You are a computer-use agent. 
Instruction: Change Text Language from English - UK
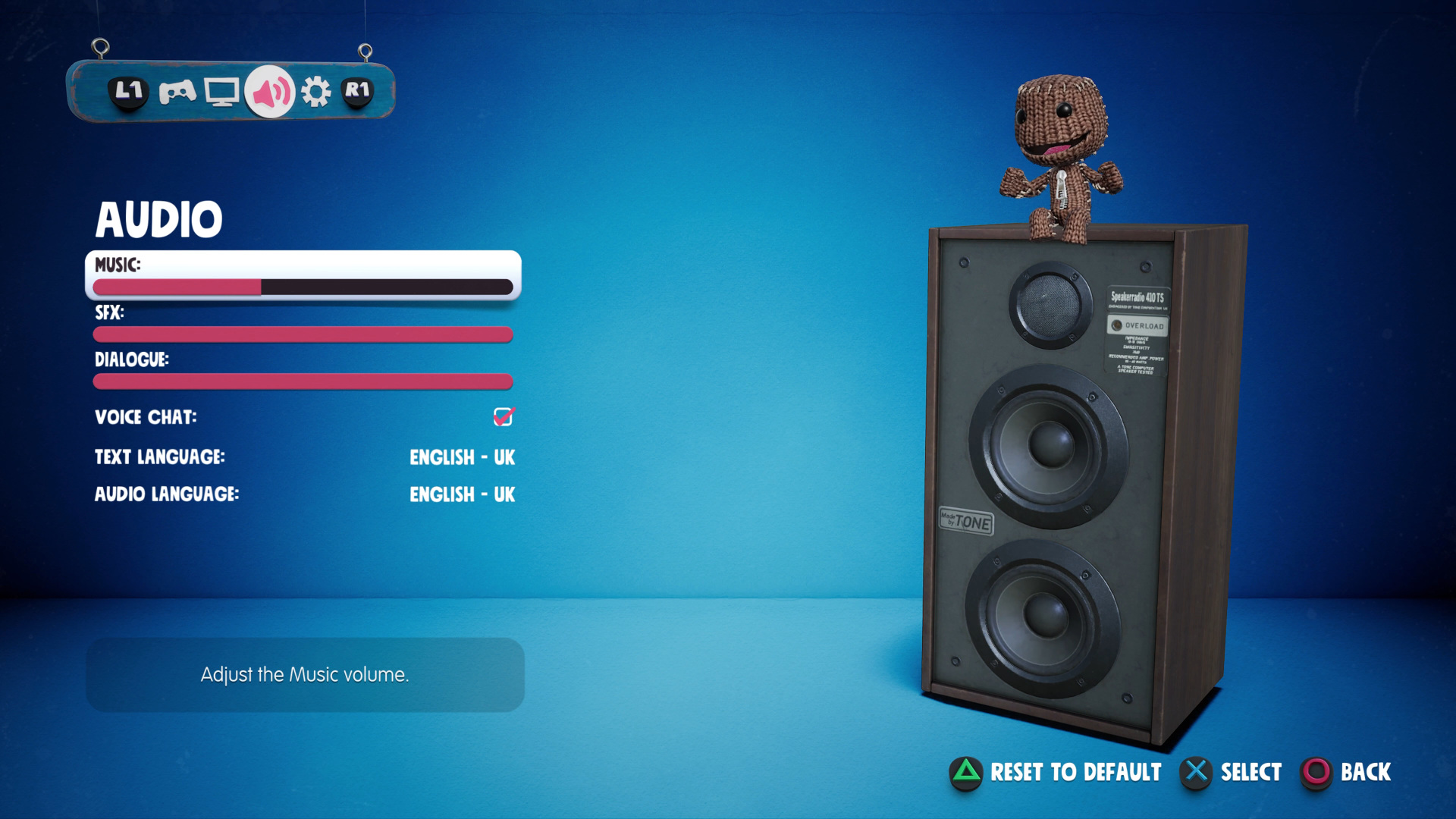462,457
